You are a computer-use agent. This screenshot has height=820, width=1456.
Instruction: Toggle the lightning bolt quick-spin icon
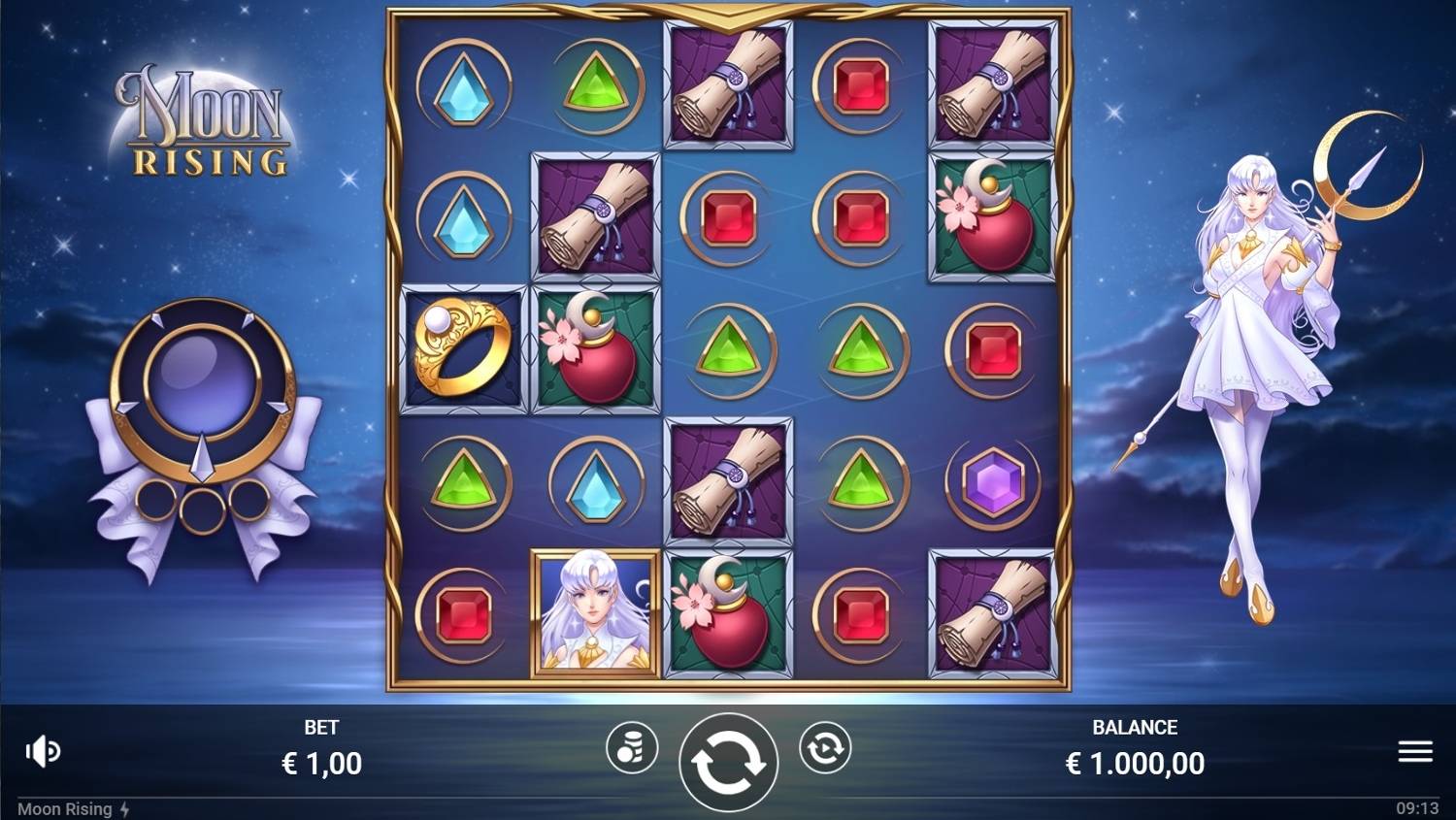pos(125,809)
